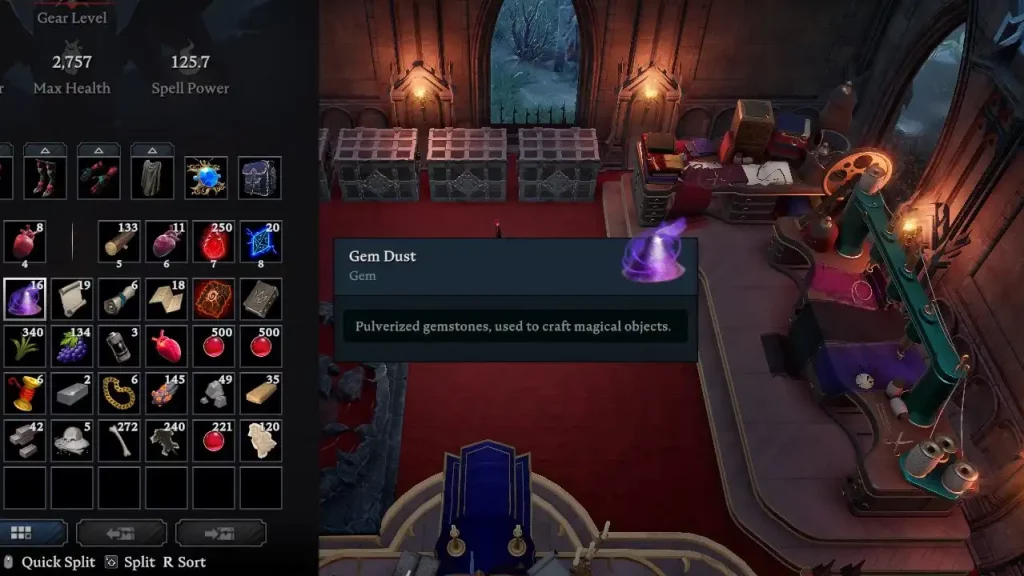
Task: Select the blue gem amulet slot
Action: (206, 177)
